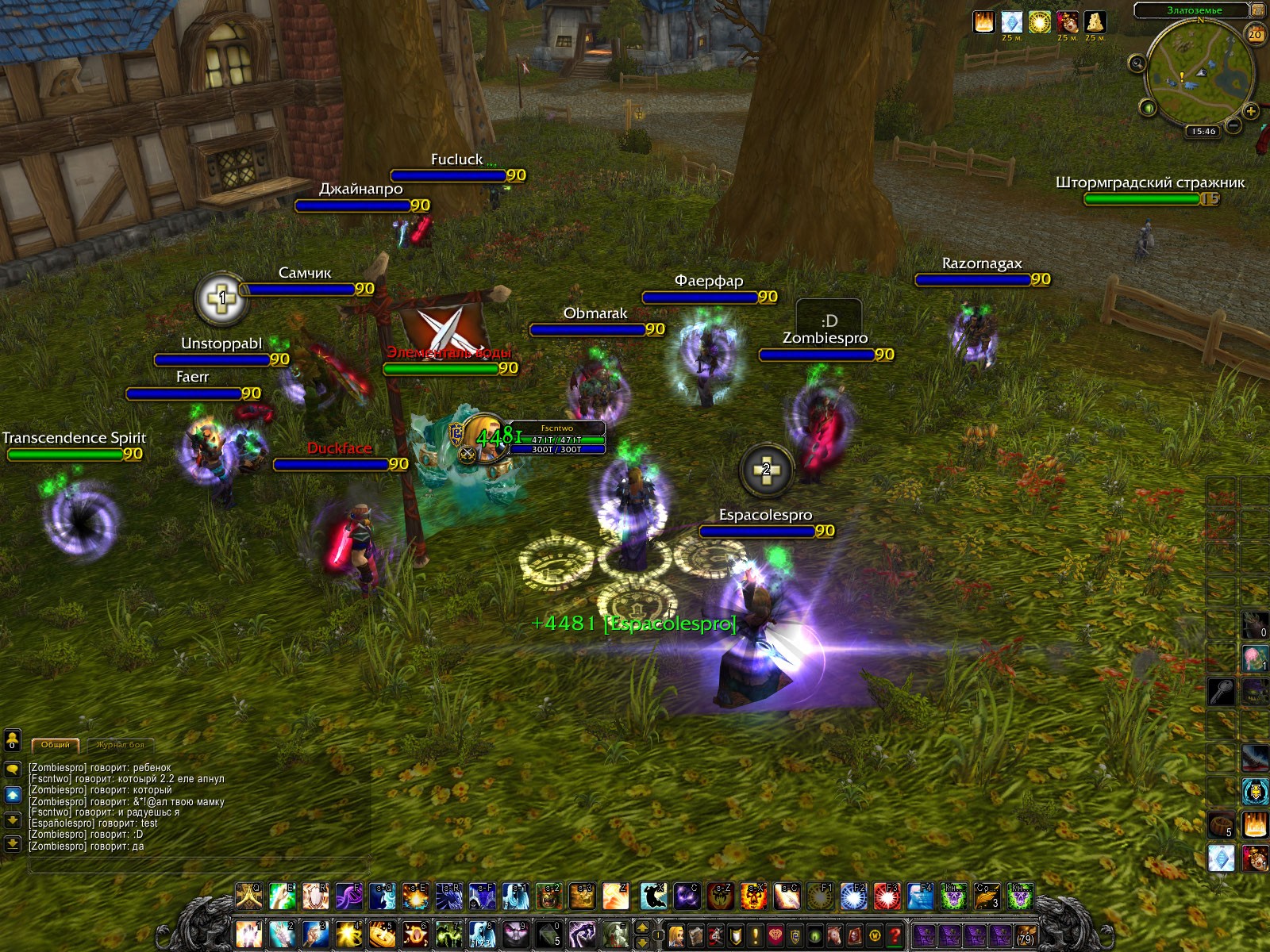Click the cheese wedge buff icon
The height and width of the screenshot is (952, 1270).
click(1095, 21)
